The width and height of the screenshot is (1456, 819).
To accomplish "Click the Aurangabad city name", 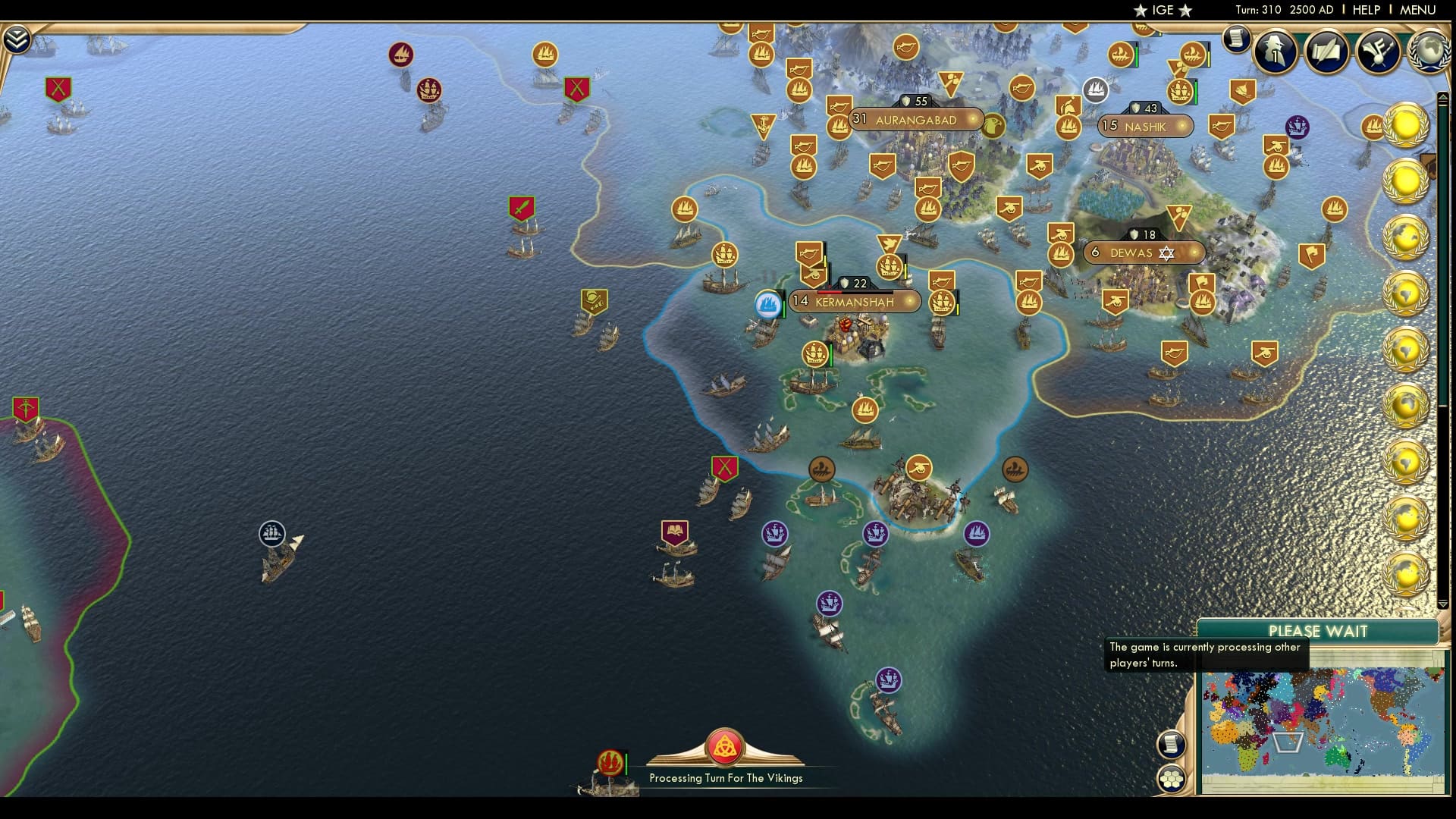I will pyautogui.click(x=916, y=120).
